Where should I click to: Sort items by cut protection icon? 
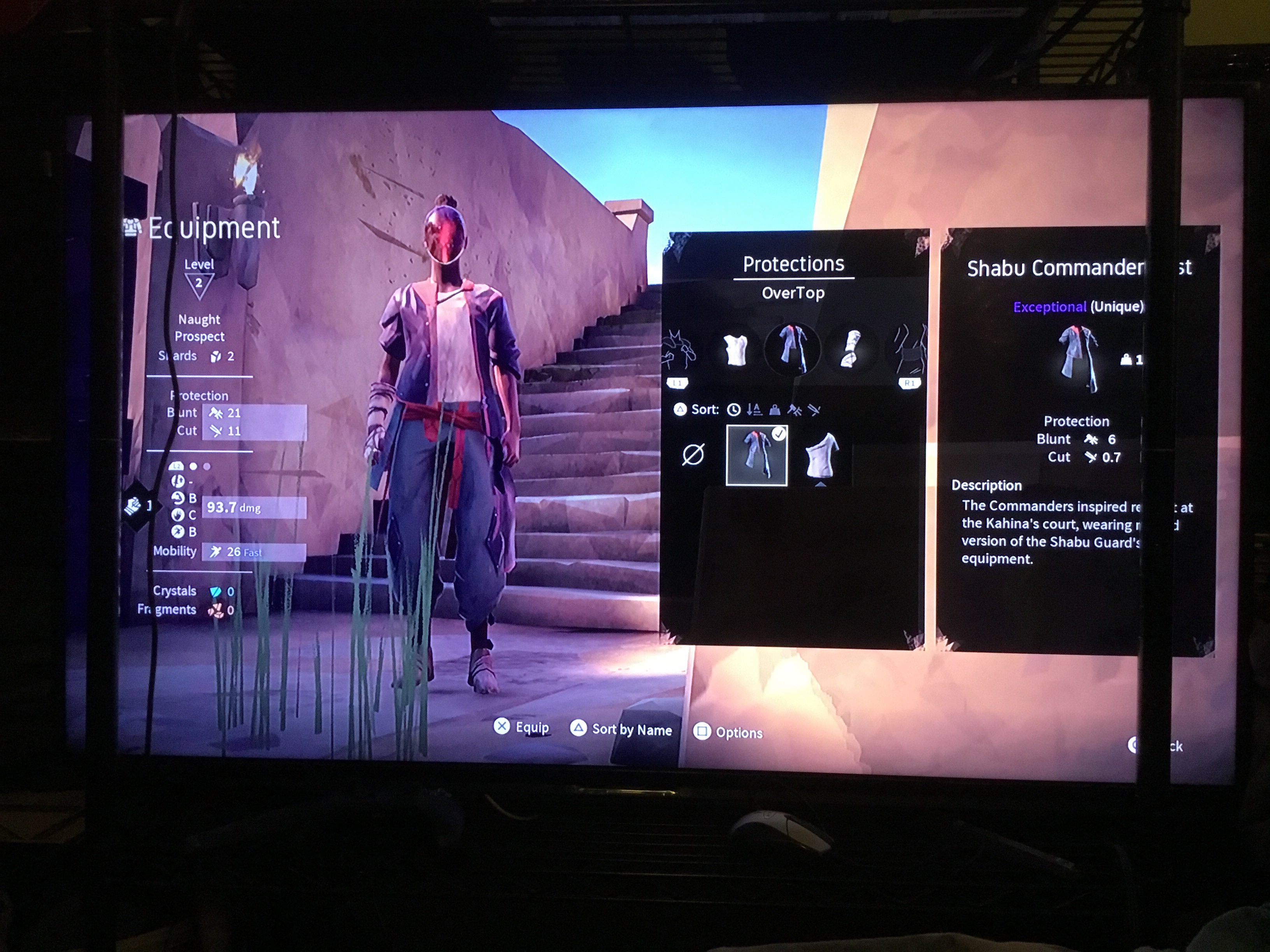(814, 410)
